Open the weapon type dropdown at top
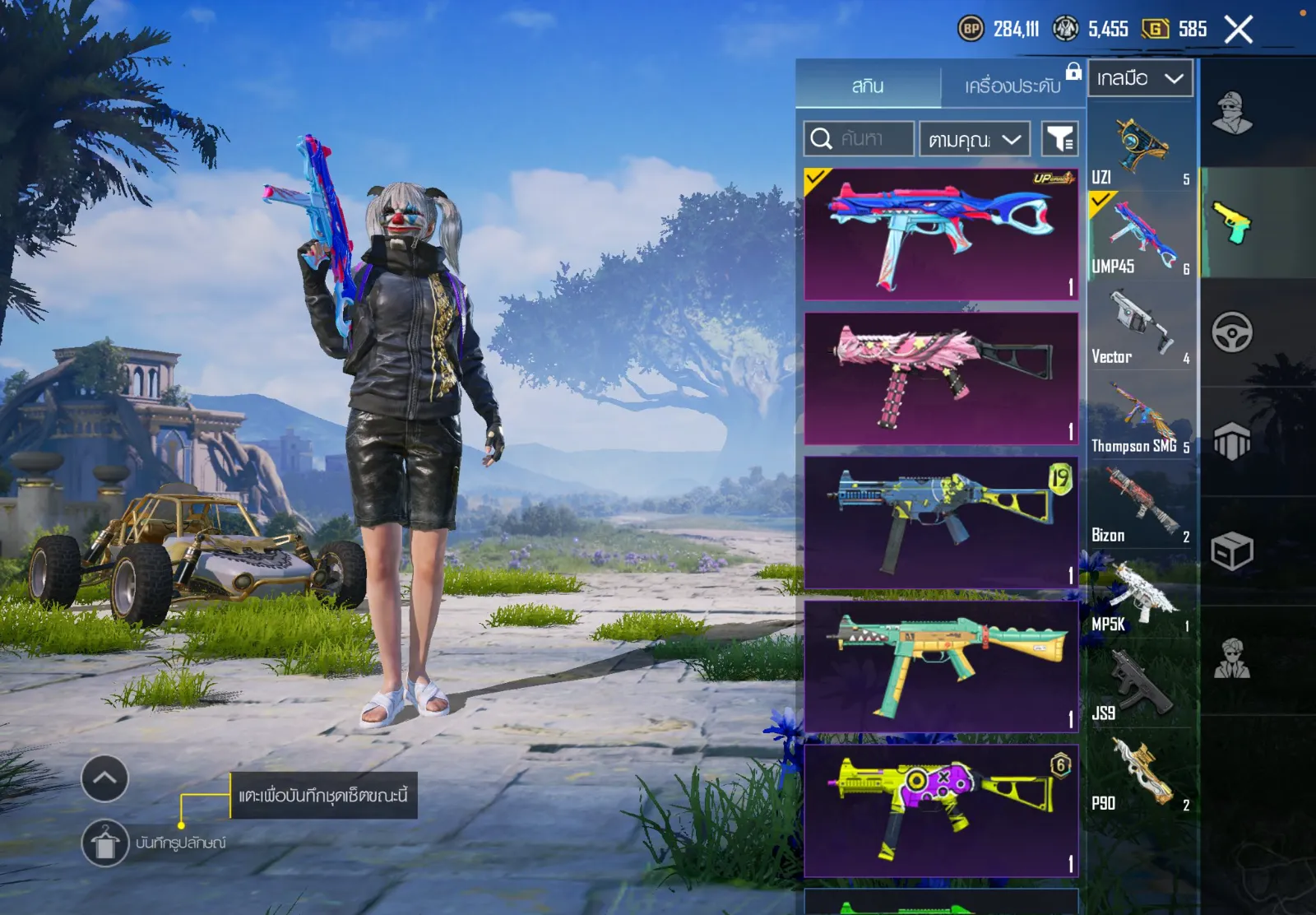The height and width of the screenshot is (915, 1316). click(x=1140, y=79)
